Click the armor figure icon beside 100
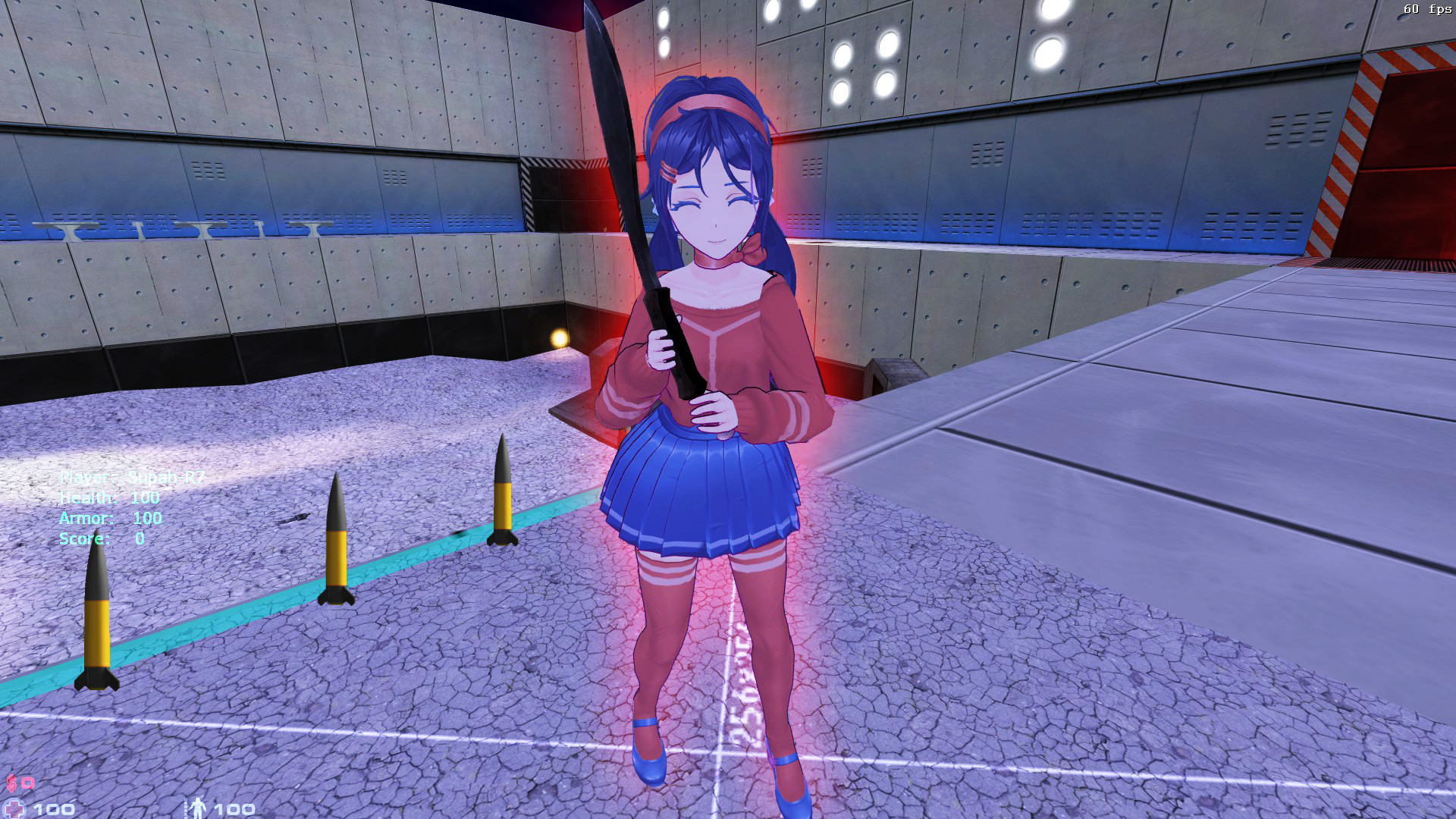This screenshot has height=819, width=1456. coord(199,805)
